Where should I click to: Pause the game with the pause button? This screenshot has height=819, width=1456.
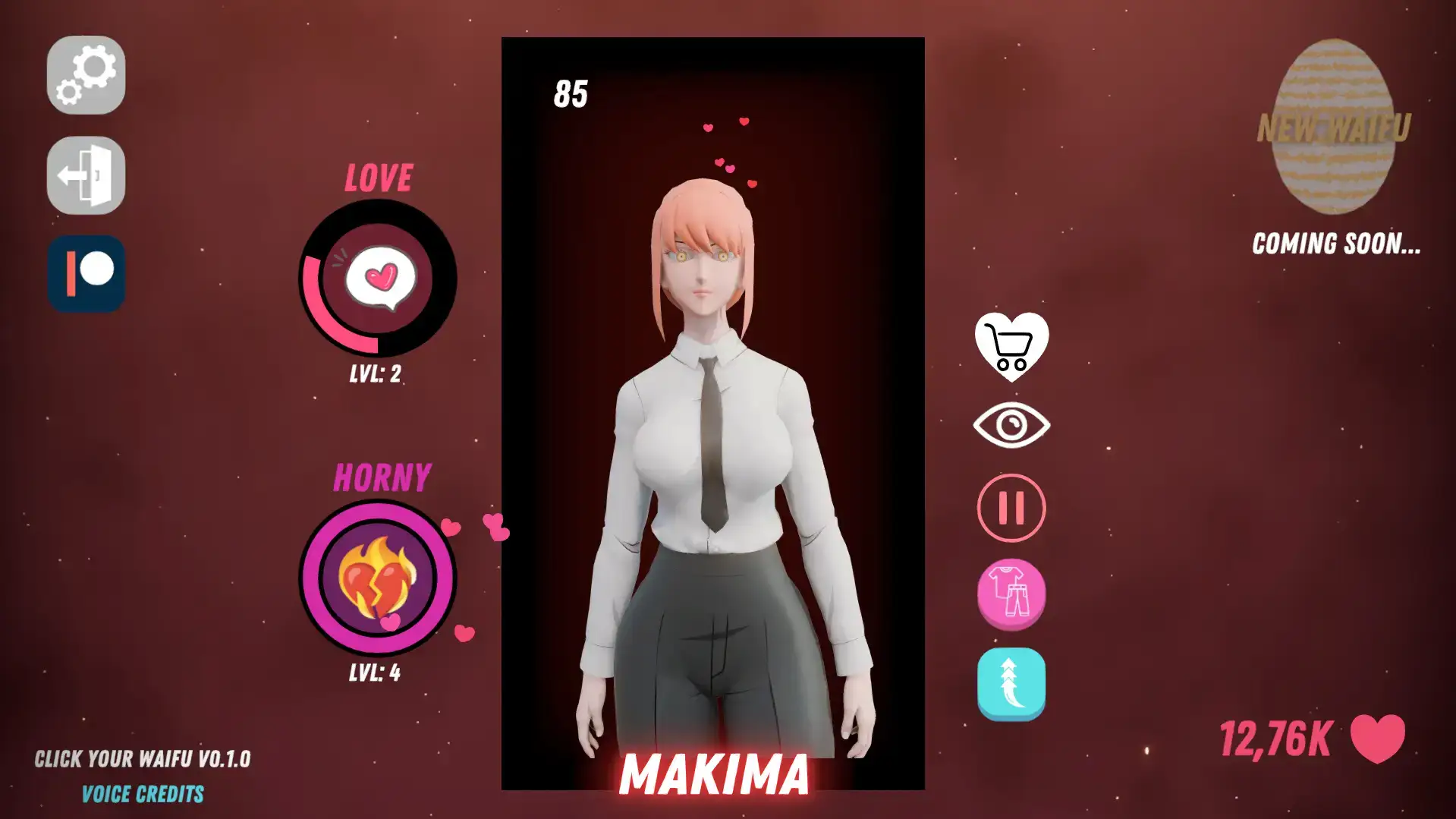coord(1011,507)
